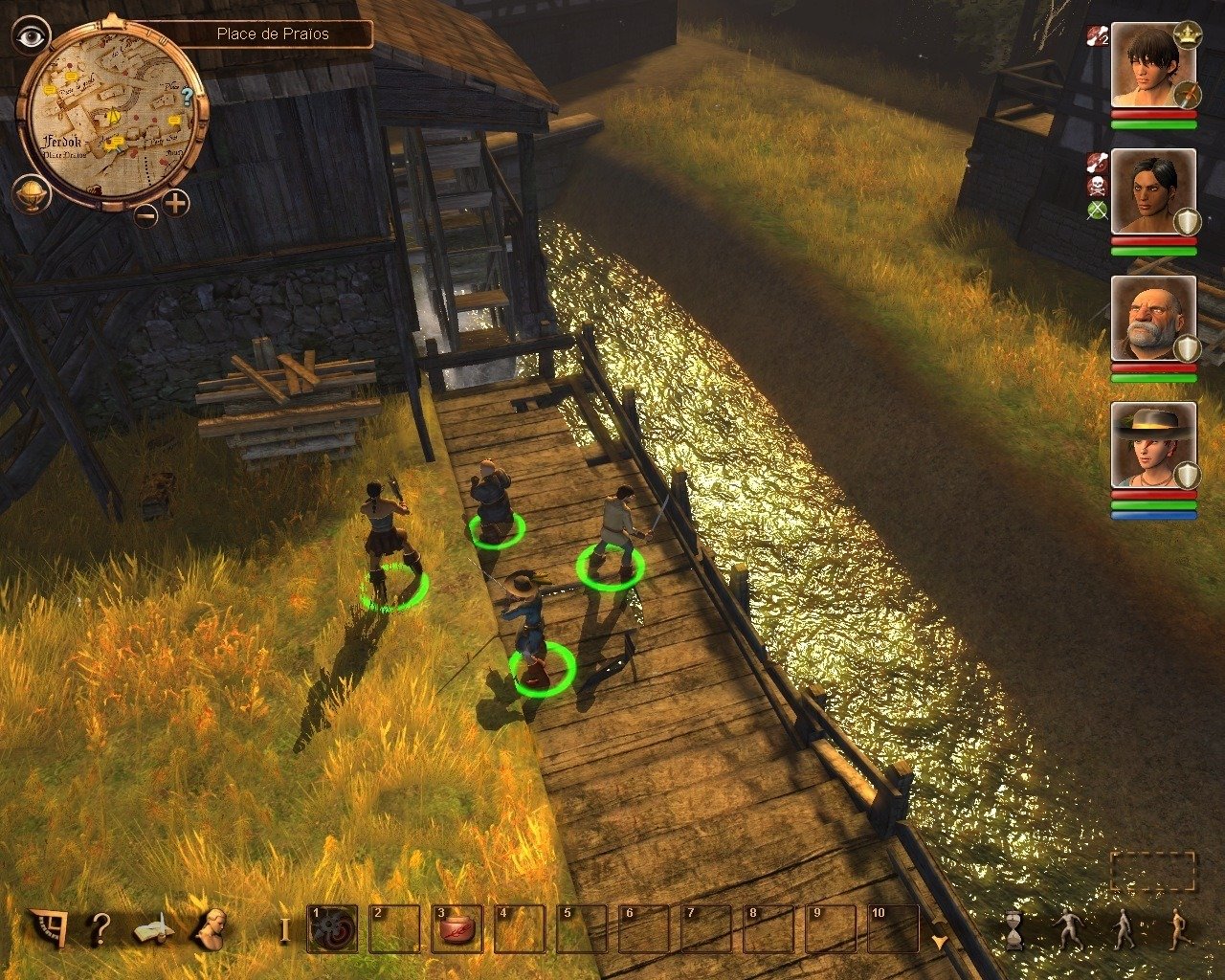Zoom in the minimap with plus button
The height and width of the screenshot is (980, 1225).
(x=175, y=203)
